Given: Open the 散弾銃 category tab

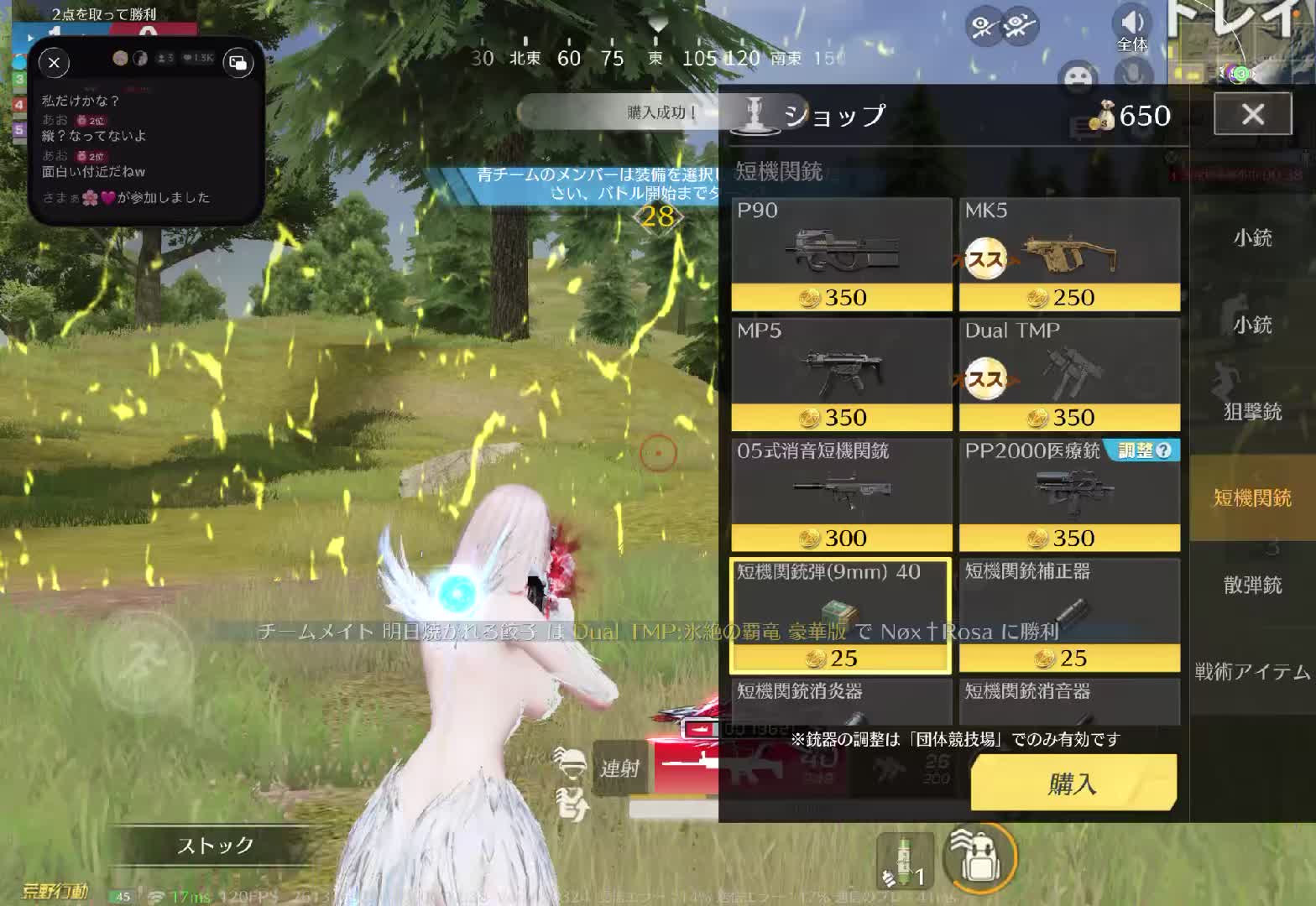Looking at the screenshot, I should tap(1252, 585).
